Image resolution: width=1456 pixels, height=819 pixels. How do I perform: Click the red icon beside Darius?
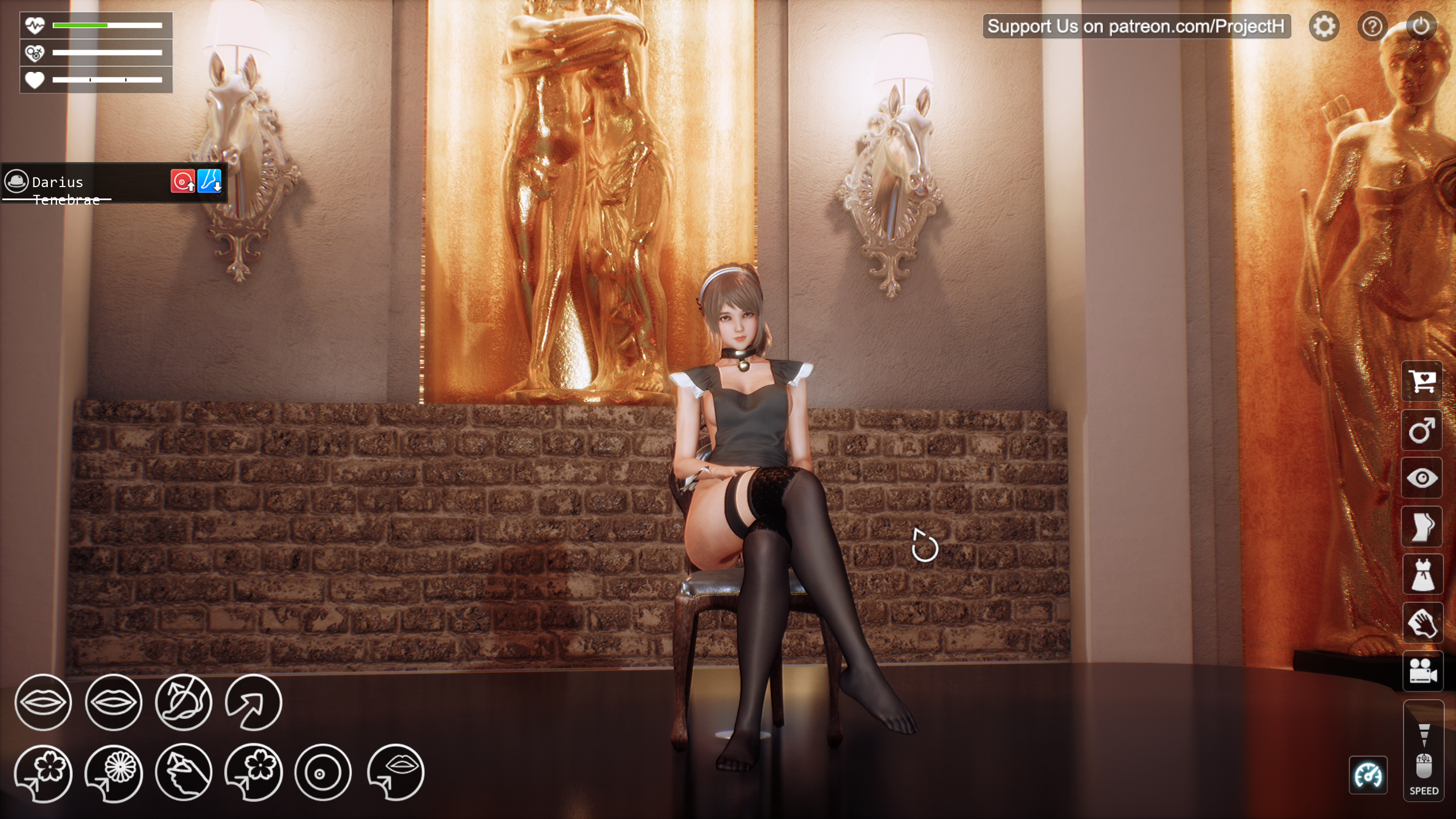183,181
